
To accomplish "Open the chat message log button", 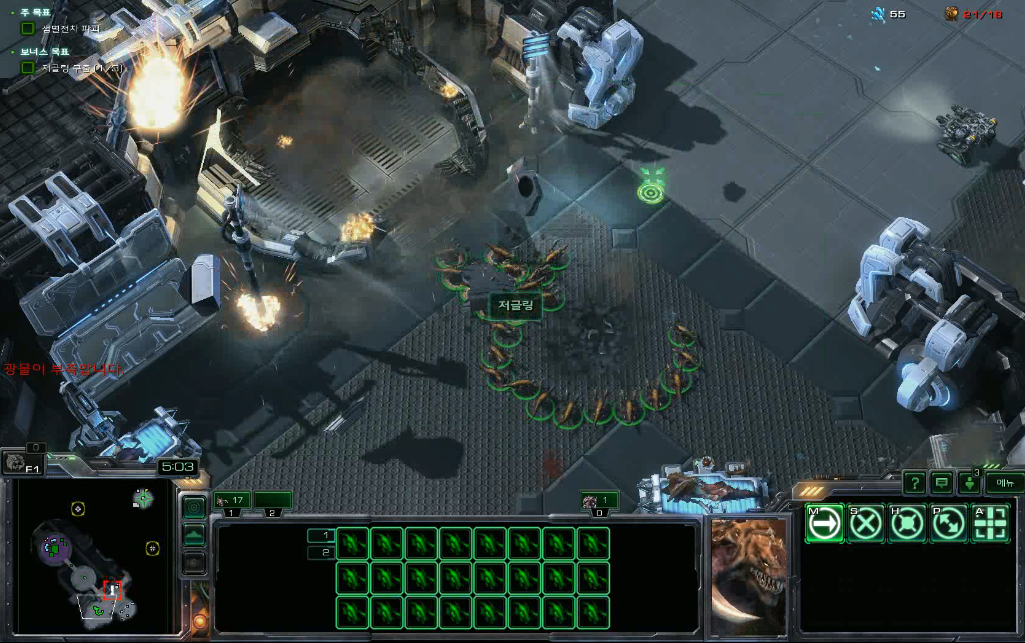I will 941,483.
